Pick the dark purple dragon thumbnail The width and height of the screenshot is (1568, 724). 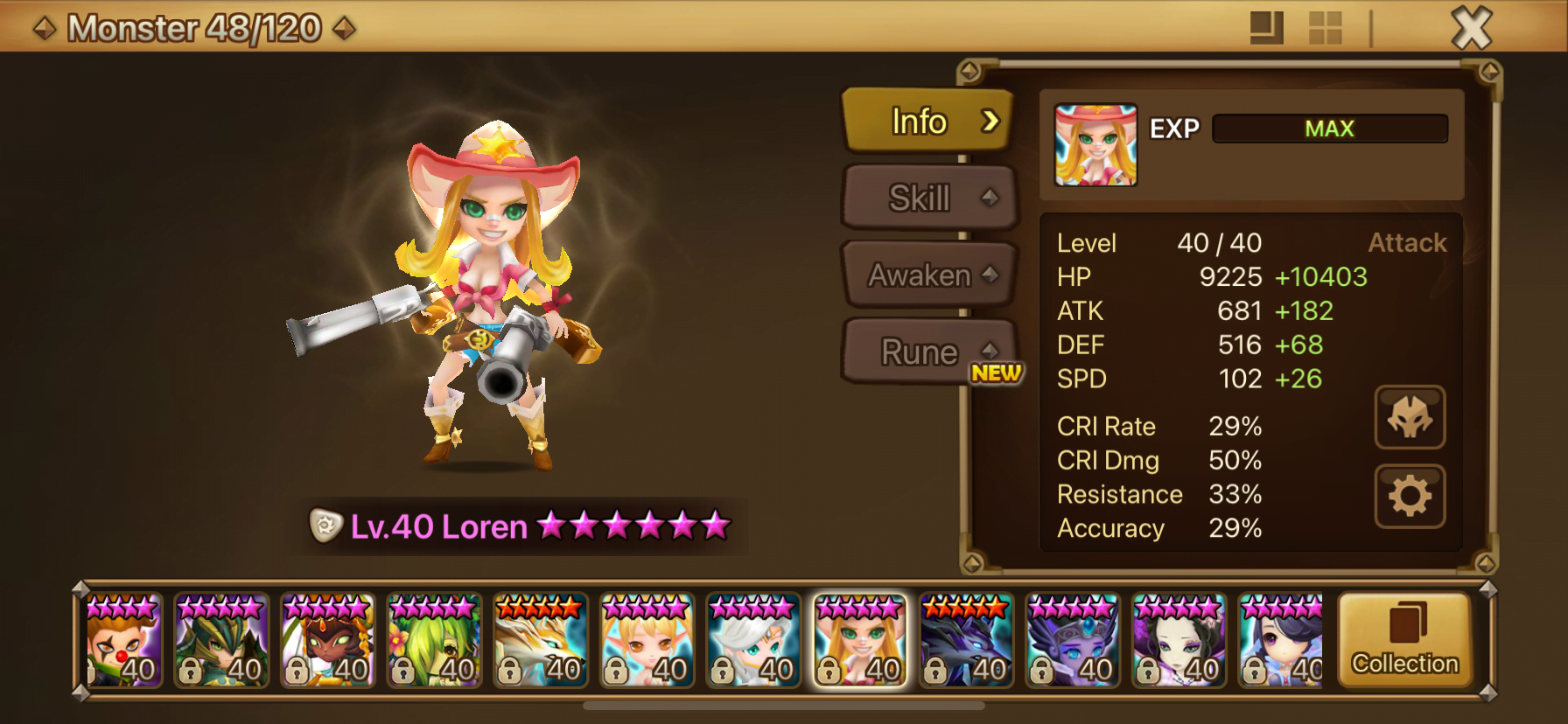pyautogui.click(x=967, y=641)
